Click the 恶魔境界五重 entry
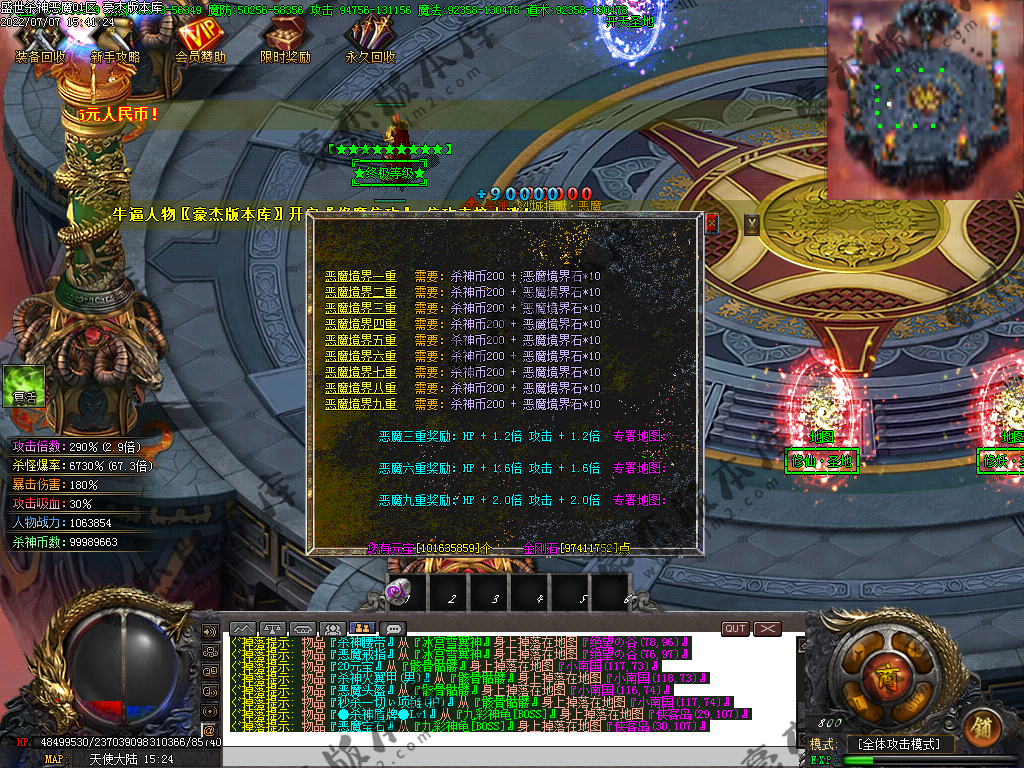The height and width of the screenshot is (768, 1024). [x=360, y=340]
